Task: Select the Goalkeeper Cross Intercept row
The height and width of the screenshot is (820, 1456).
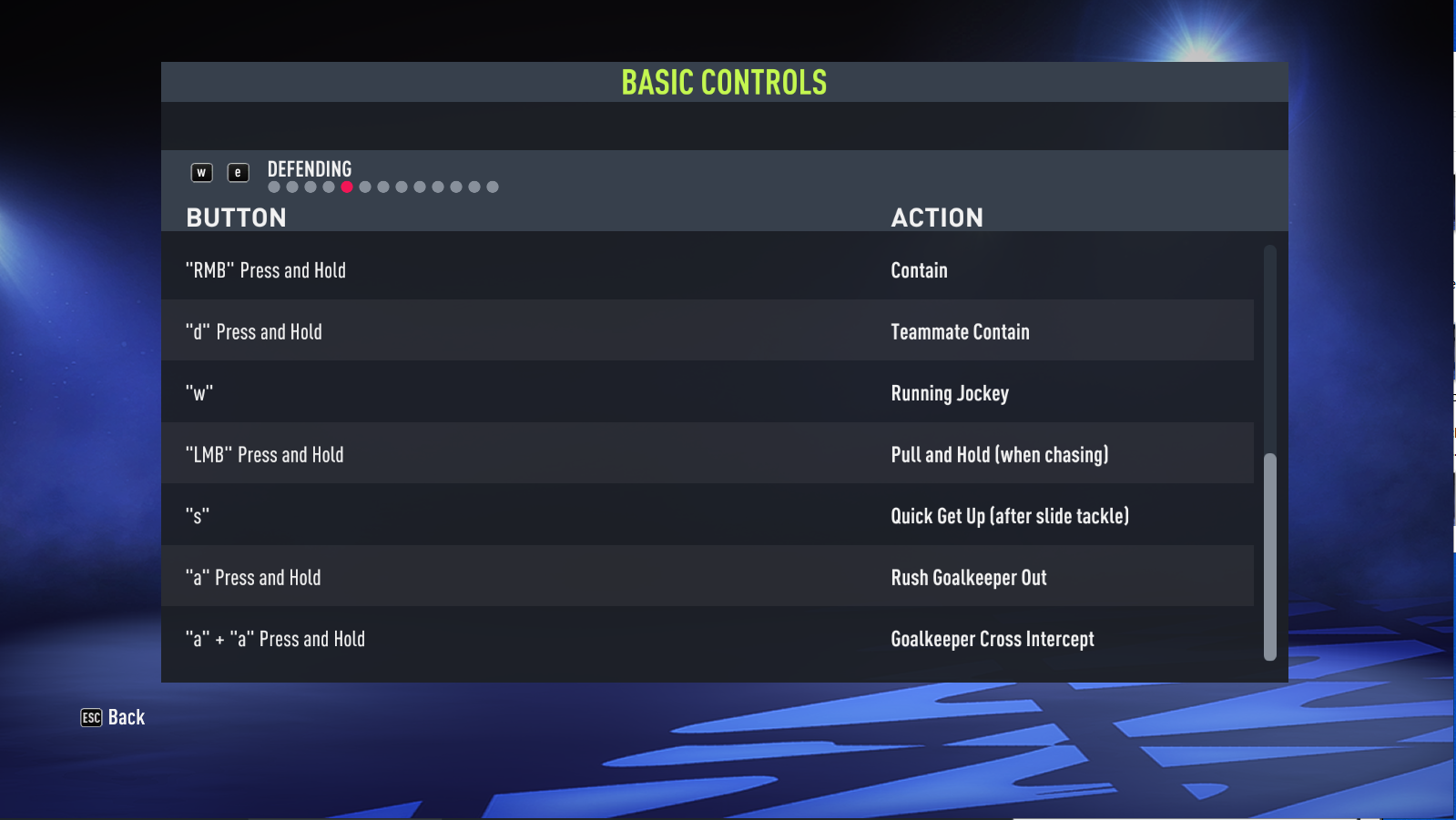Action: coord(993,639)
